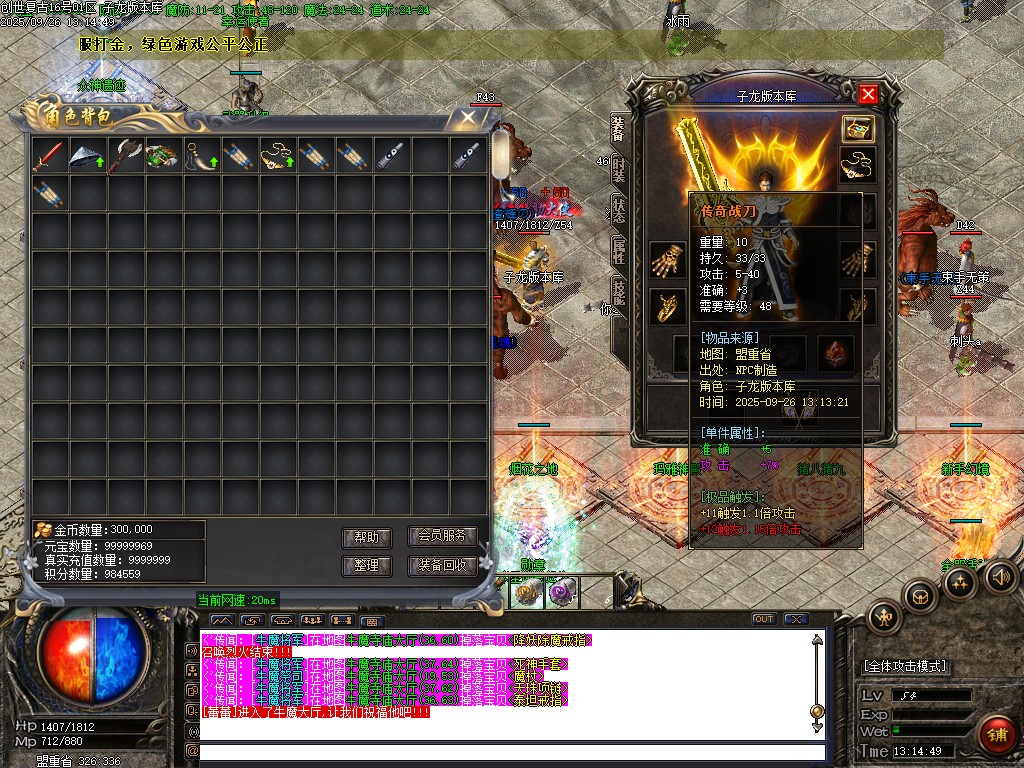Viewport: 1024px width, 768px height.
Task: Switch to the Fashion (时装) tab
Action: (619, 170)
